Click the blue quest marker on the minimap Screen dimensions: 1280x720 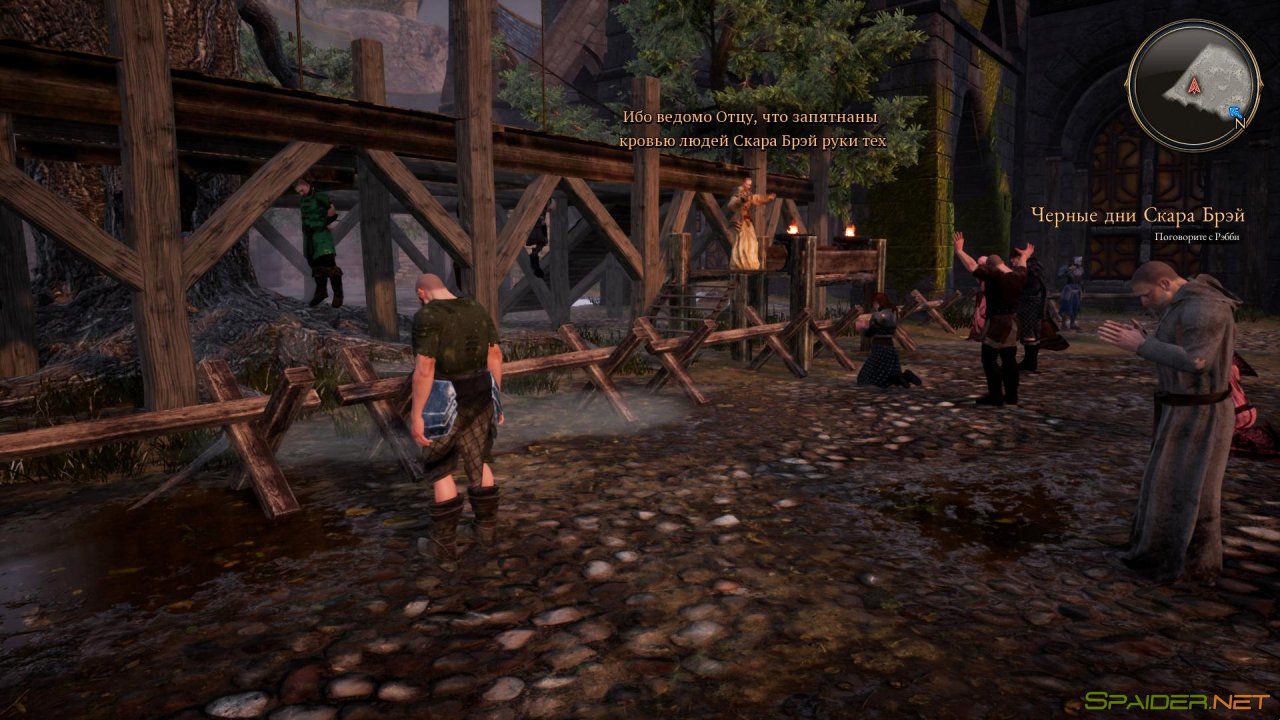tap(1235, 111)
